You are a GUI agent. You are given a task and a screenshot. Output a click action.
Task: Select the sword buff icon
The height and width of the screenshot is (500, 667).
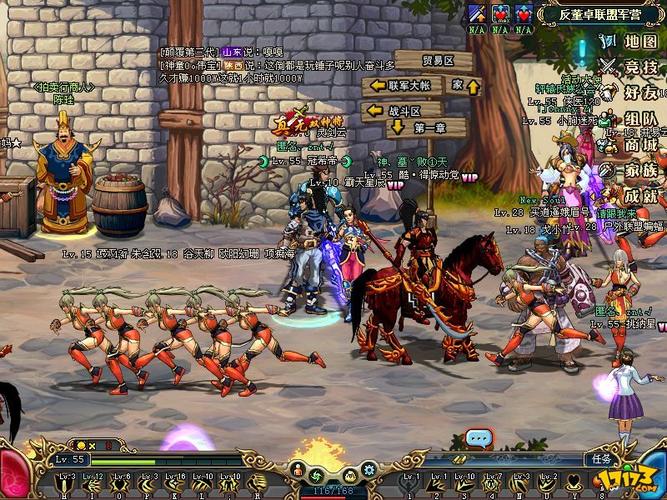[x=476, y=14]
